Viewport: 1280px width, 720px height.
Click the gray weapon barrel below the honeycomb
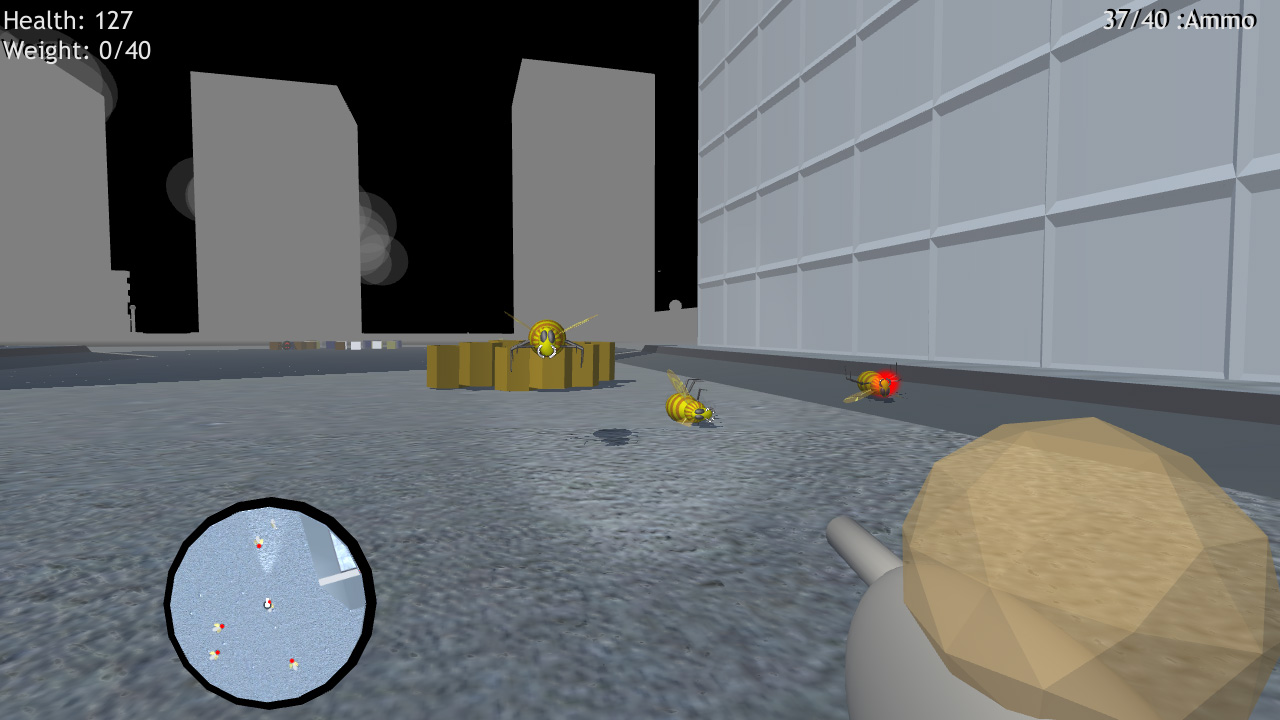(862, 545)
